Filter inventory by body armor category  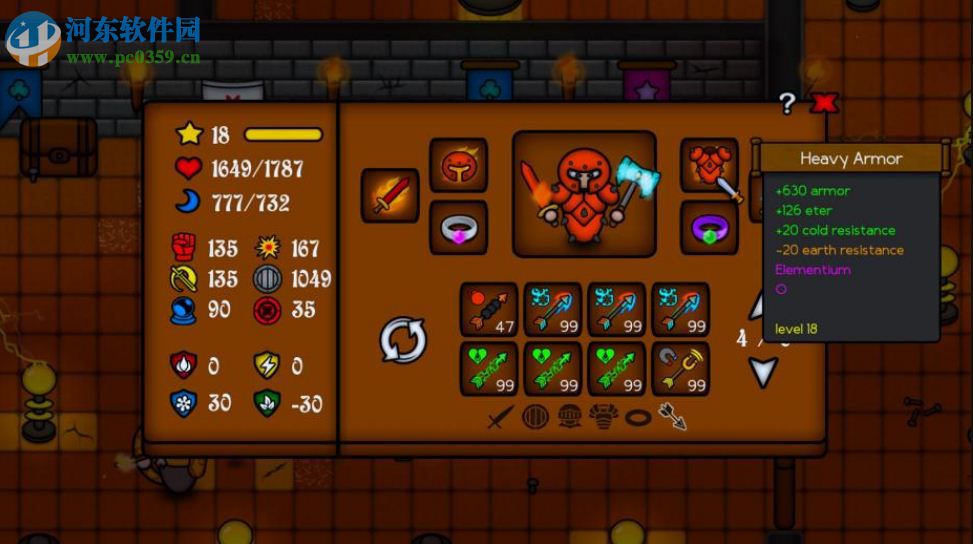click(x=603, y=417)
